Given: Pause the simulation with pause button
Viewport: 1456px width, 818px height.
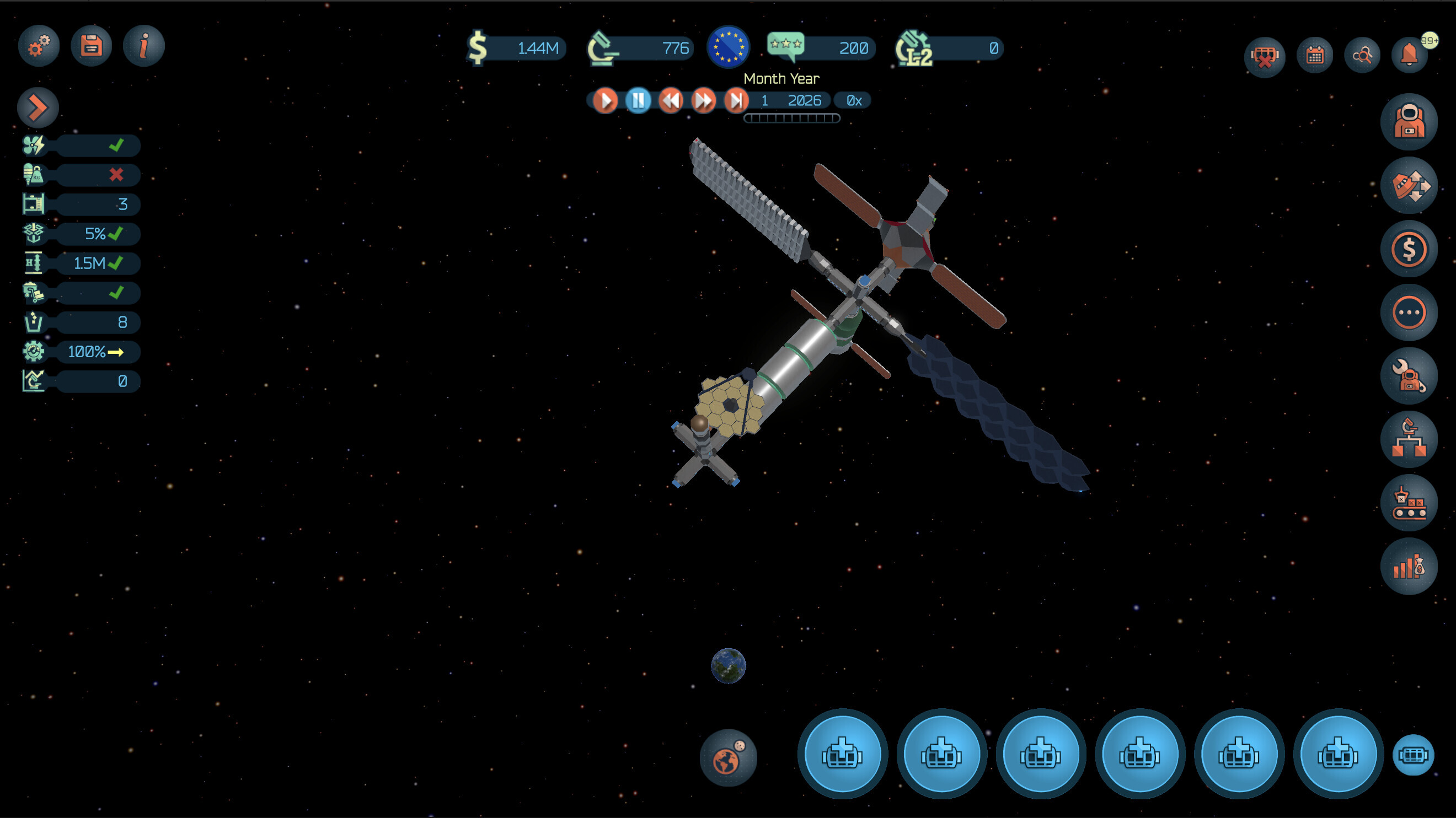Looking at the screenshot, I should click(x=638, y=100).
